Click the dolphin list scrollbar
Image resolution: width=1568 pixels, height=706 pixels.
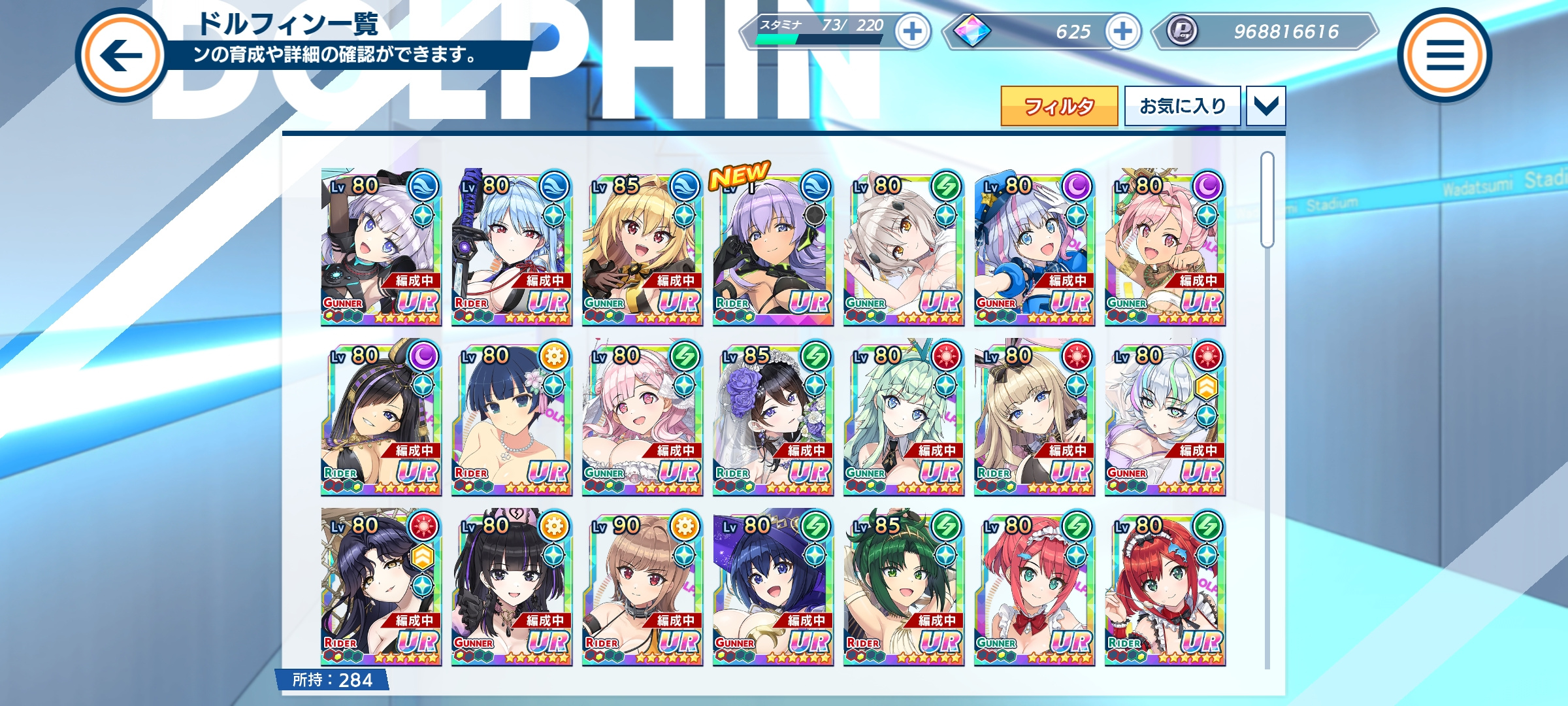click(x=1267, y=199)
